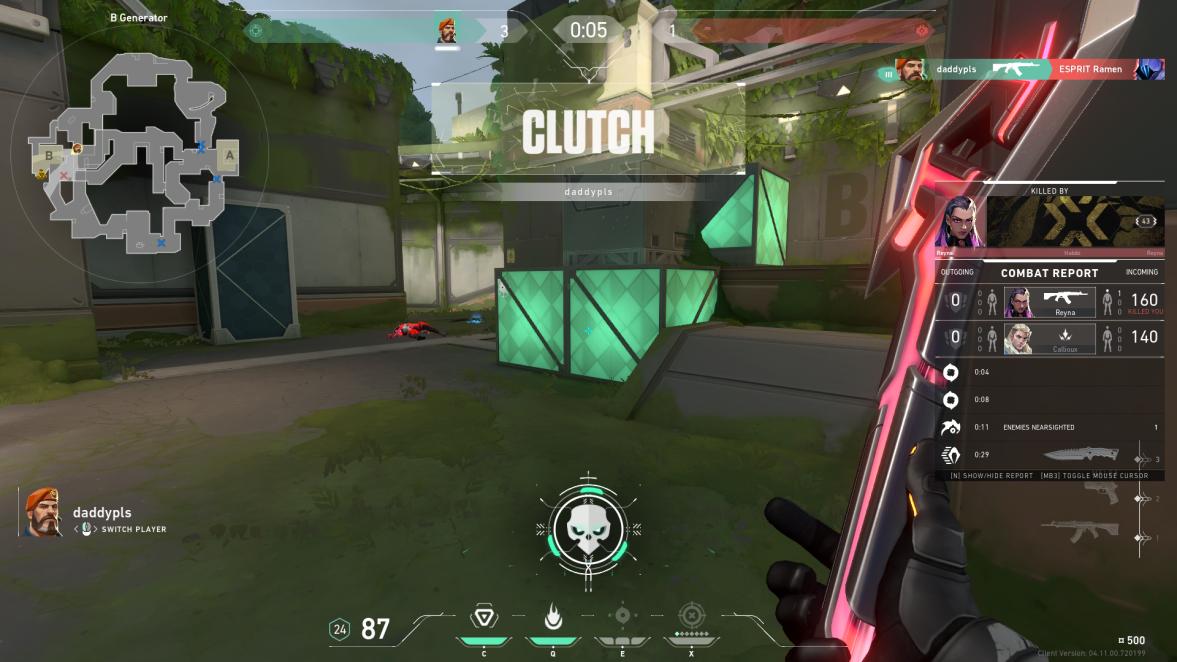Open Calboux's row in the combat report

1049,338
